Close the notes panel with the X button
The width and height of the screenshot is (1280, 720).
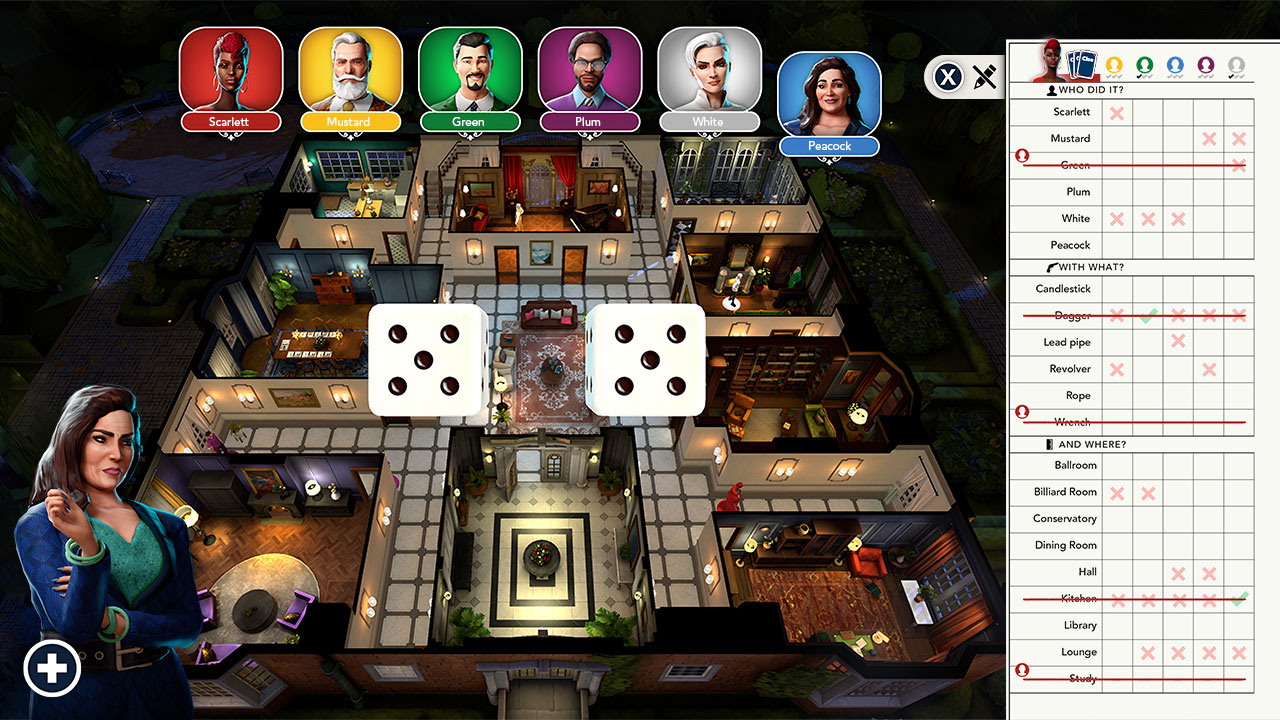coord(948,76)
